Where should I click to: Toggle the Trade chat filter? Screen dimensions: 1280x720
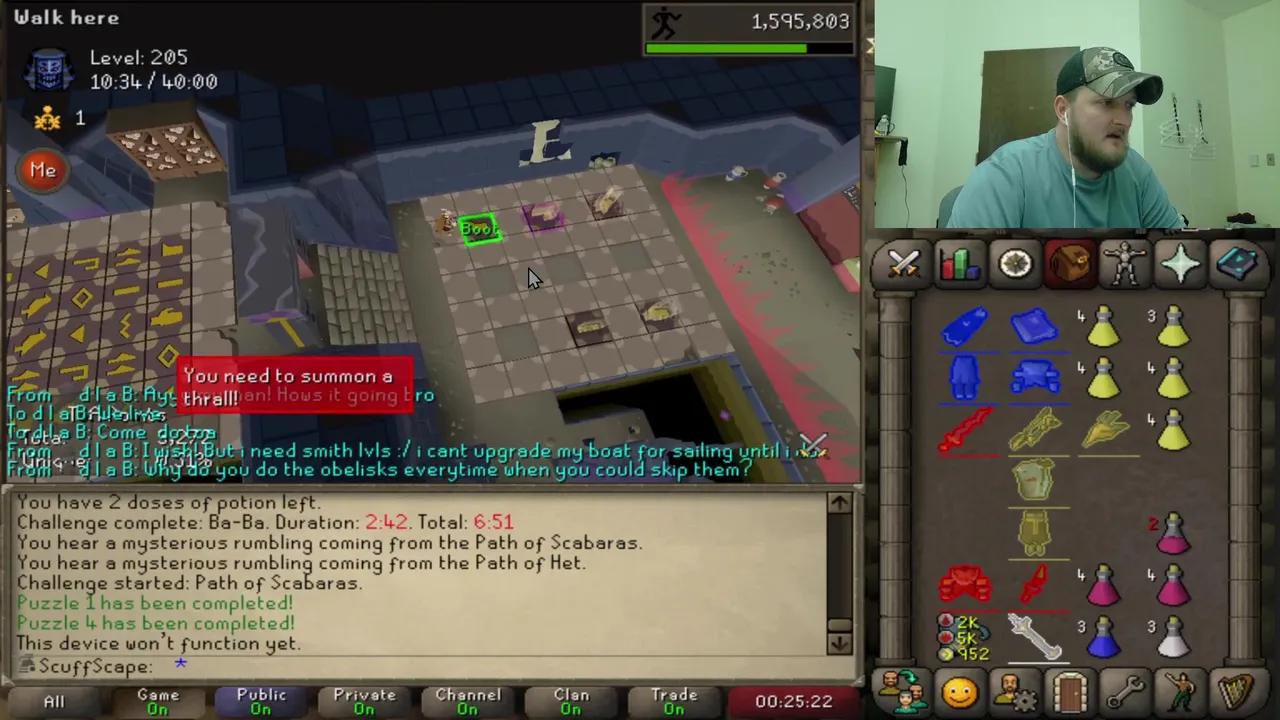[674, 699]
